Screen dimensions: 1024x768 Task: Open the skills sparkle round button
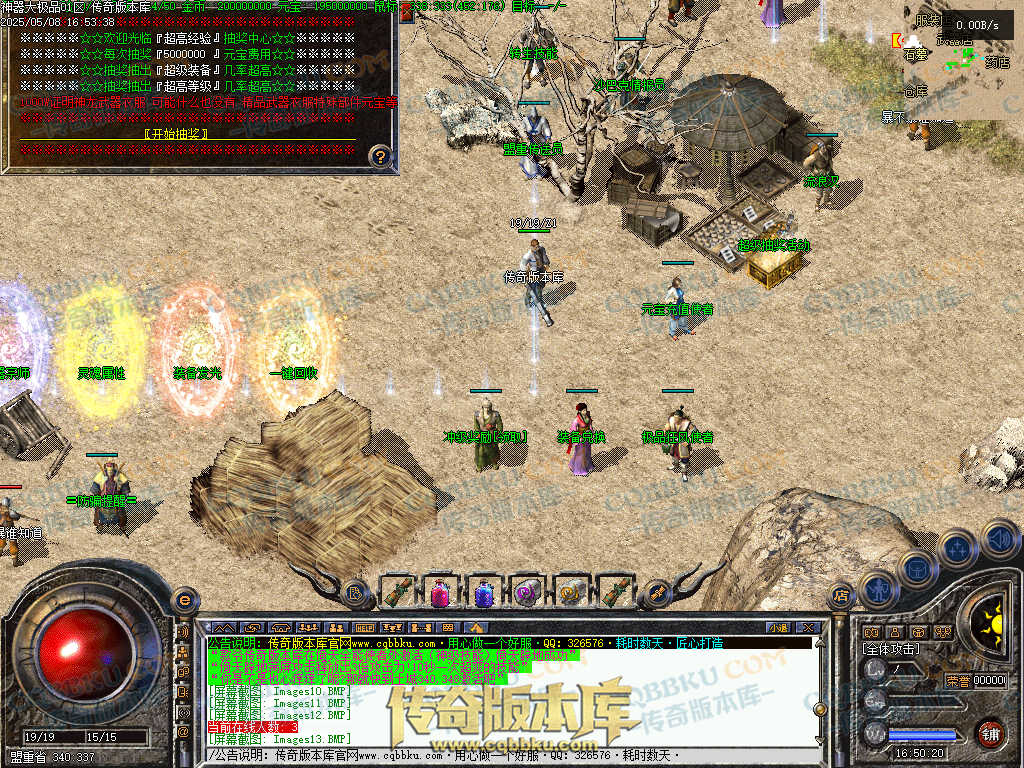pos(958,548)
